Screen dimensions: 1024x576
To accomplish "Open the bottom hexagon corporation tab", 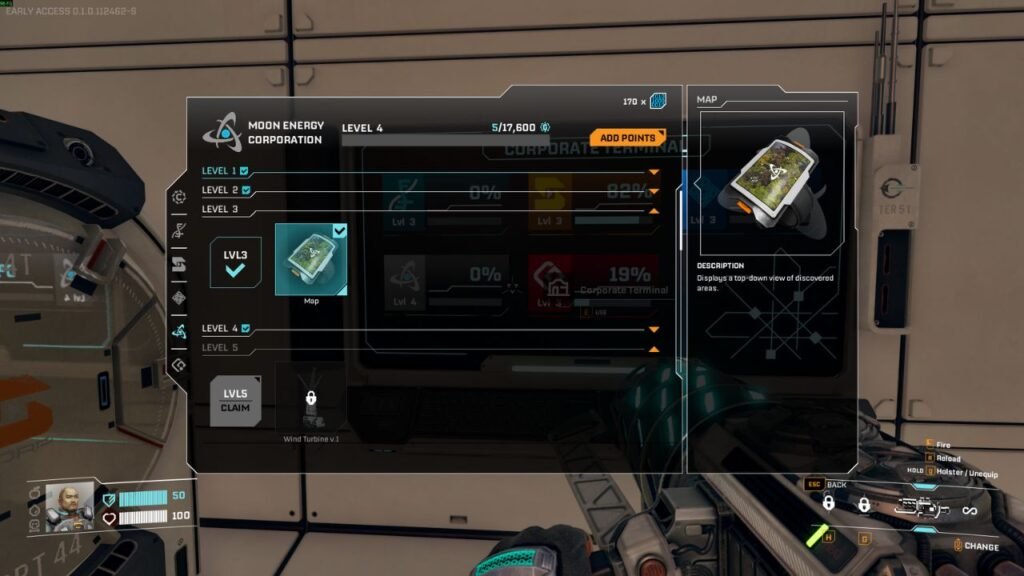I will click(x=179, y=365).
